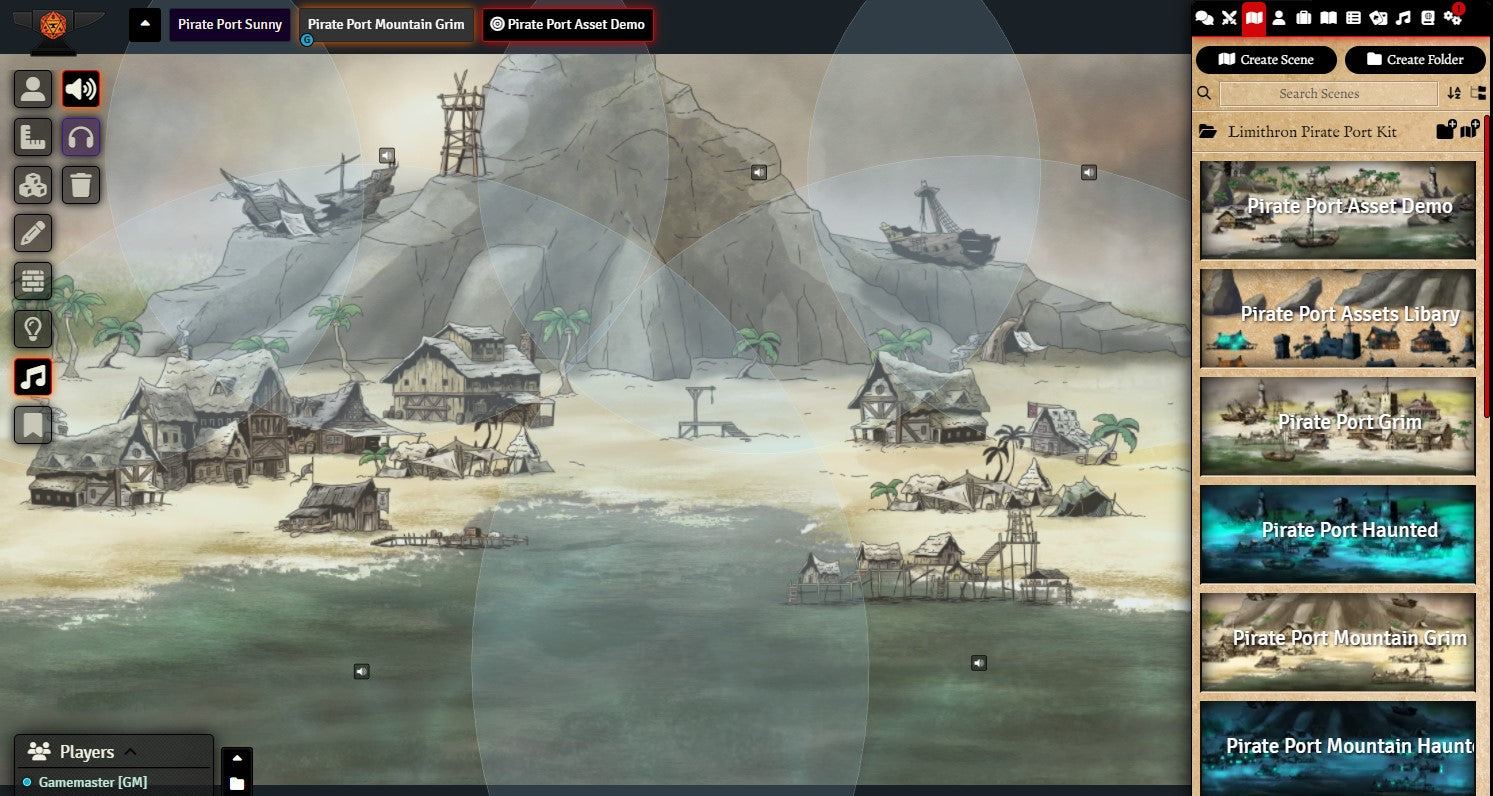The height and width of the screenshot is (796, 1493).
Task: Create a new folder in the sidebar
Action: 1415,60
